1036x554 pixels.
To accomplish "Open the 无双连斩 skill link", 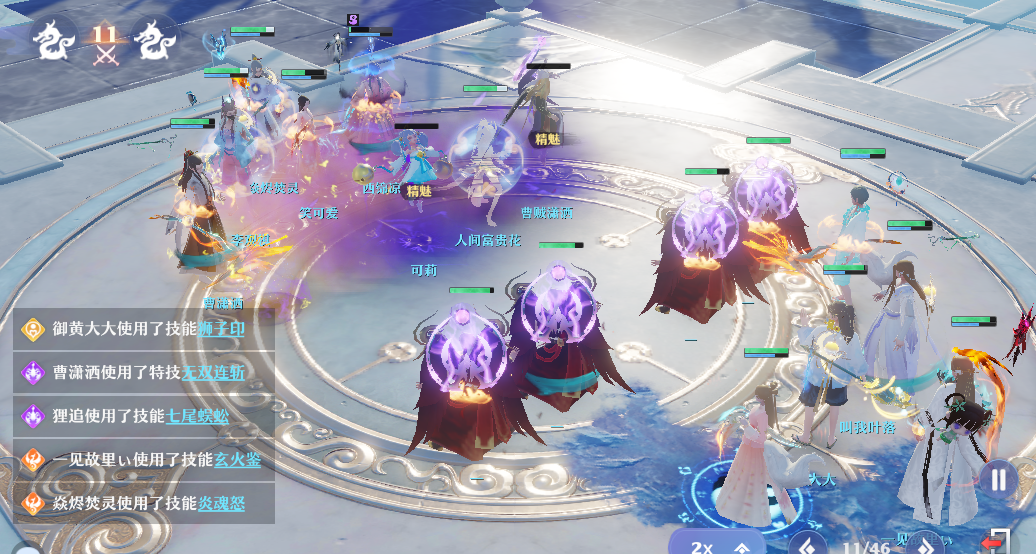I will [x=213, y=372].
